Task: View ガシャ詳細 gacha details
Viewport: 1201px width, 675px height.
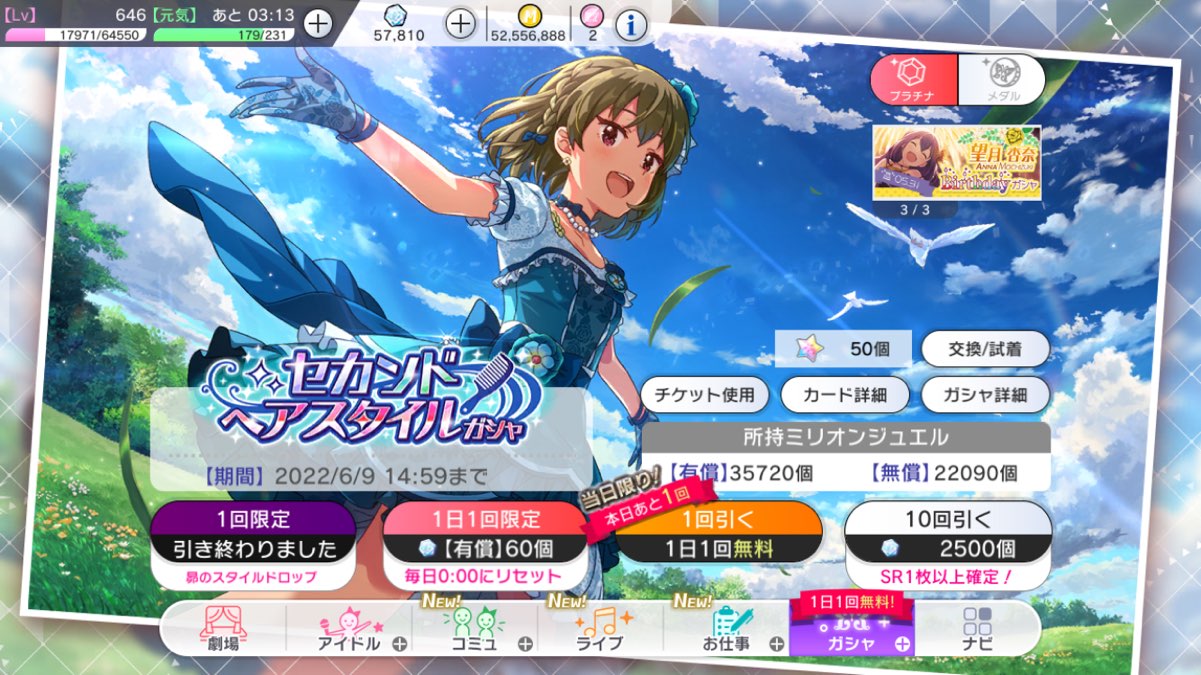Action: click(985, 394)
